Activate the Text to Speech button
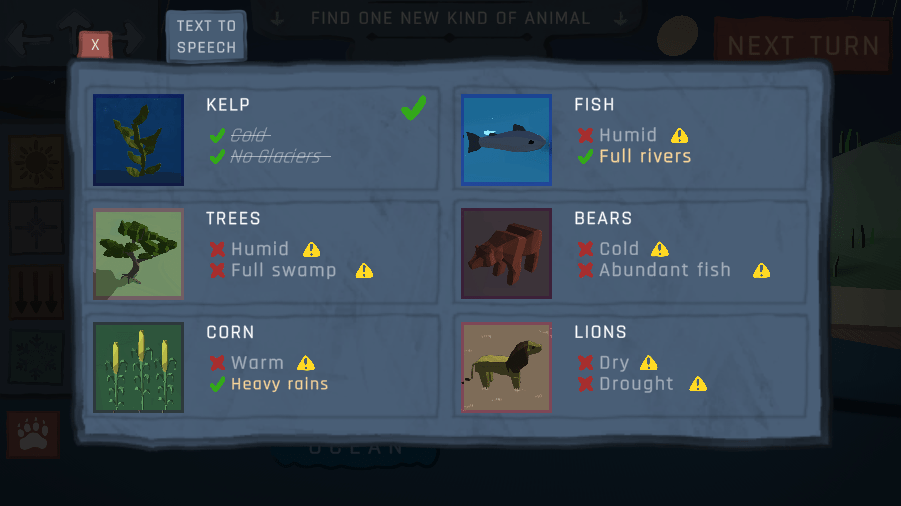The width and height of the screenshot is (901, 506). click(206, 37)
